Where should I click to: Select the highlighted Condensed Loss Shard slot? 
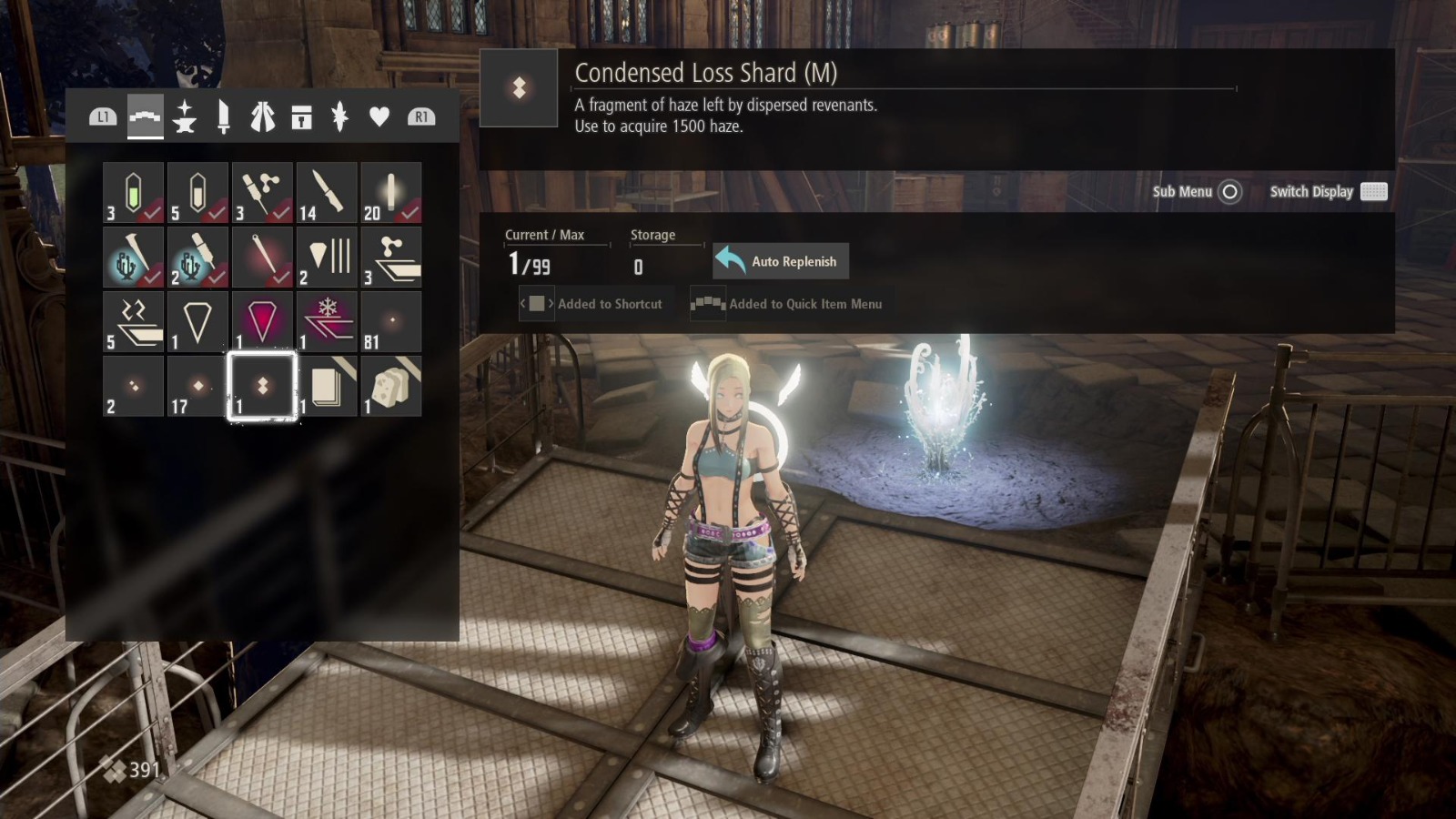(261, 386)
